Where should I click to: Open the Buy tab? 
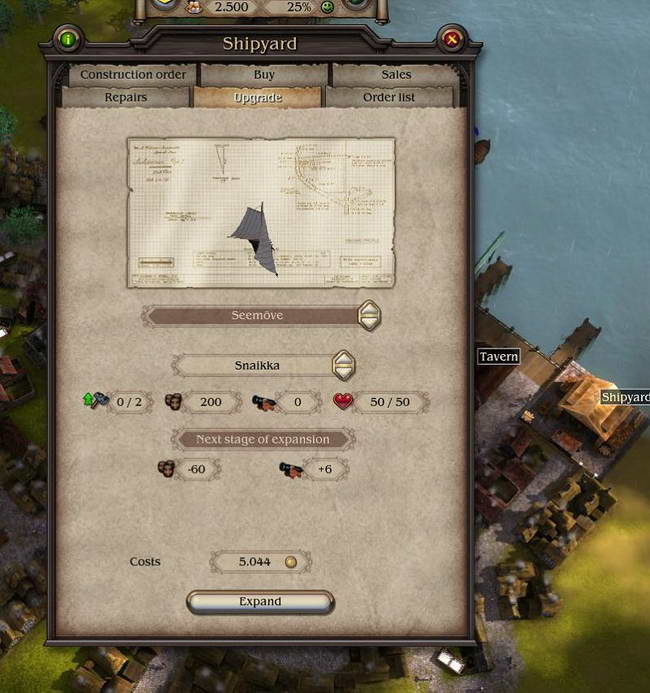coord(265,75)
